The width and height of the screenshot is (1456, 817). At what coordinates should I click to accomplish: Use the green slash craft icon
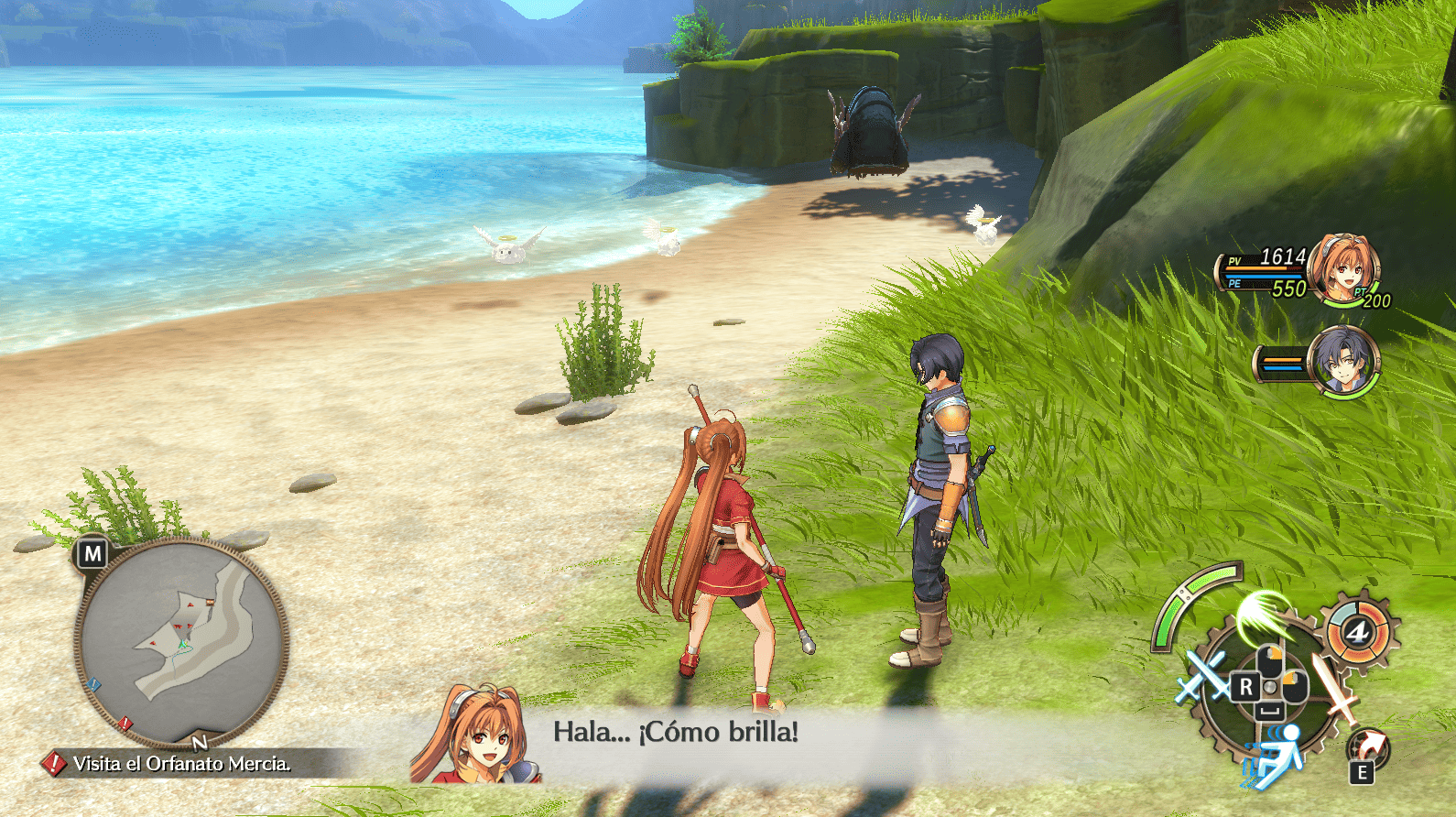coord(1266,616)
